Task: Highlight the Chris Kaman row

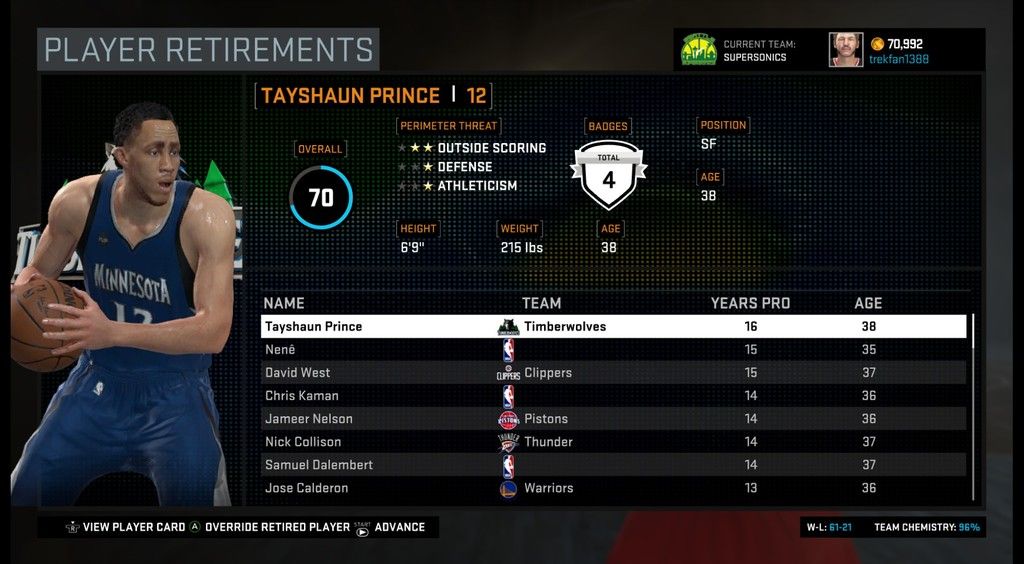Action: tap(612, 396)
